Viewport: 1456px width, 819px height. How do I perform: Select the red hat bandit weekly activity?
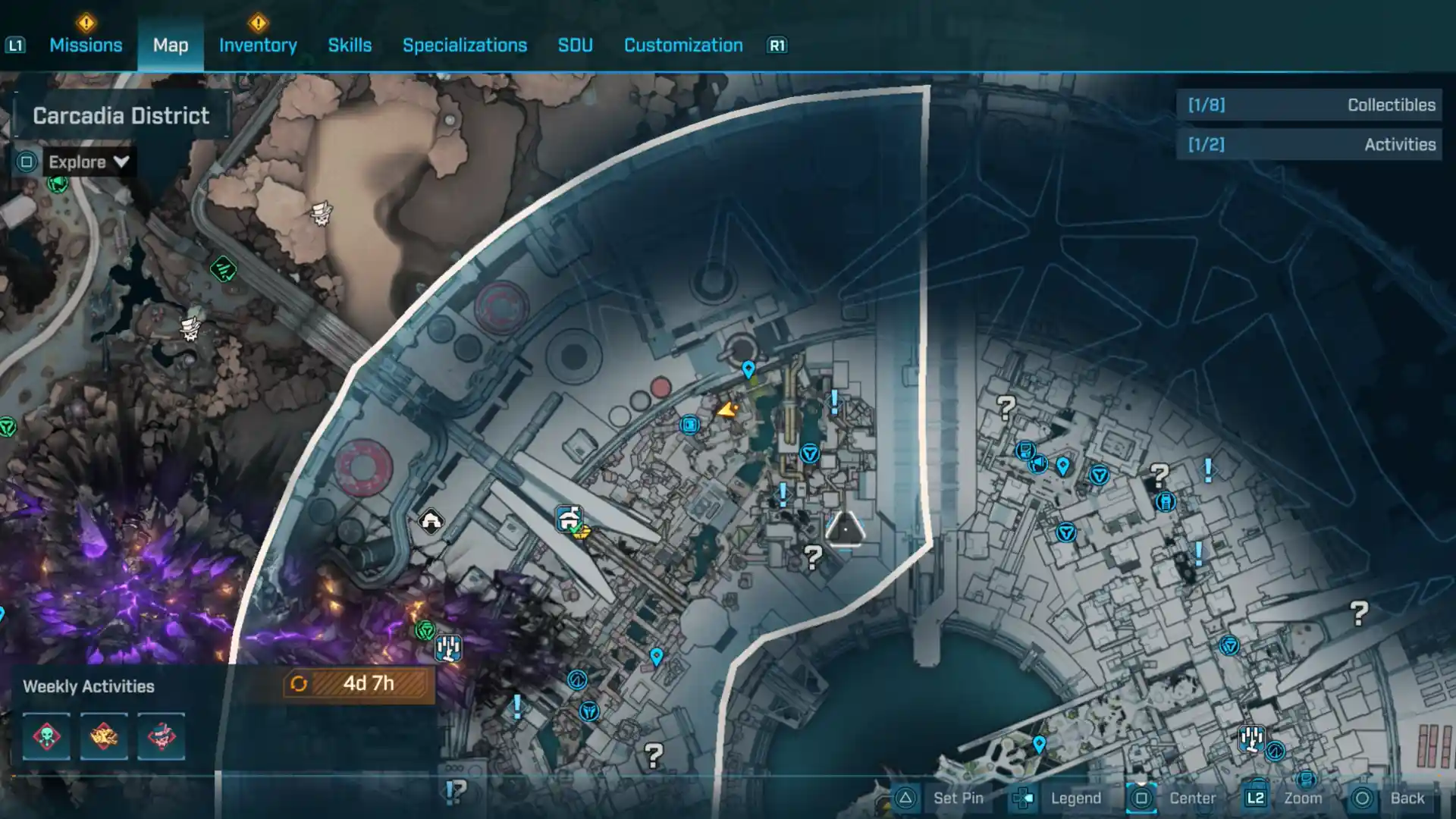point(161,736)
